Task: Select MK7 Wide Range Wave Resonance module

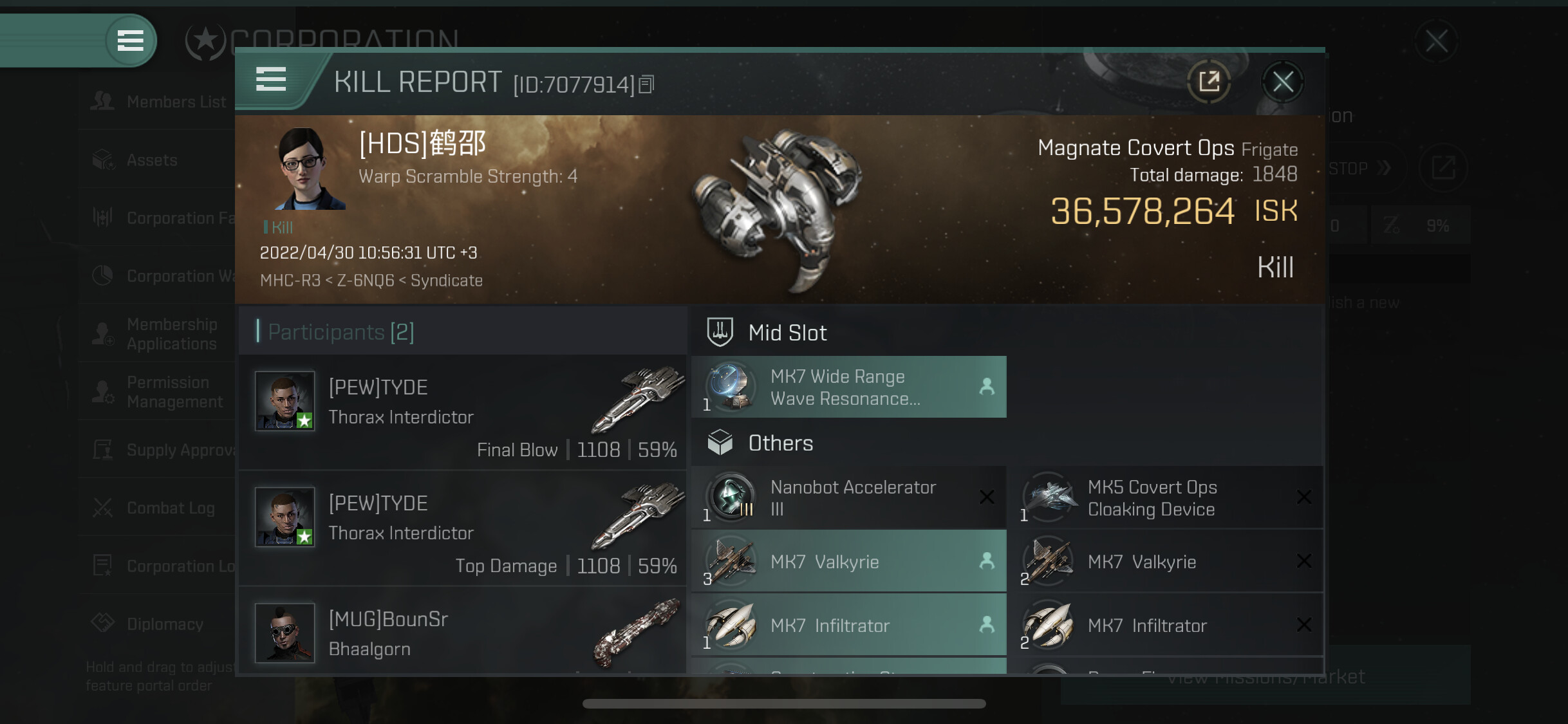Action: tap(848, 387)
